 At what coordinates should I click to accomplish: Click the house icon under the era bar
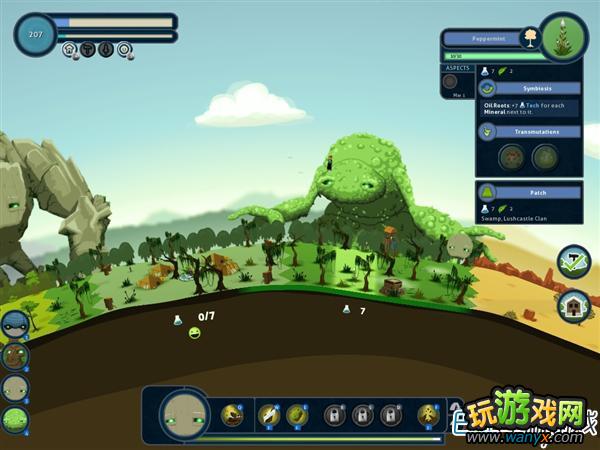[70, 48]
